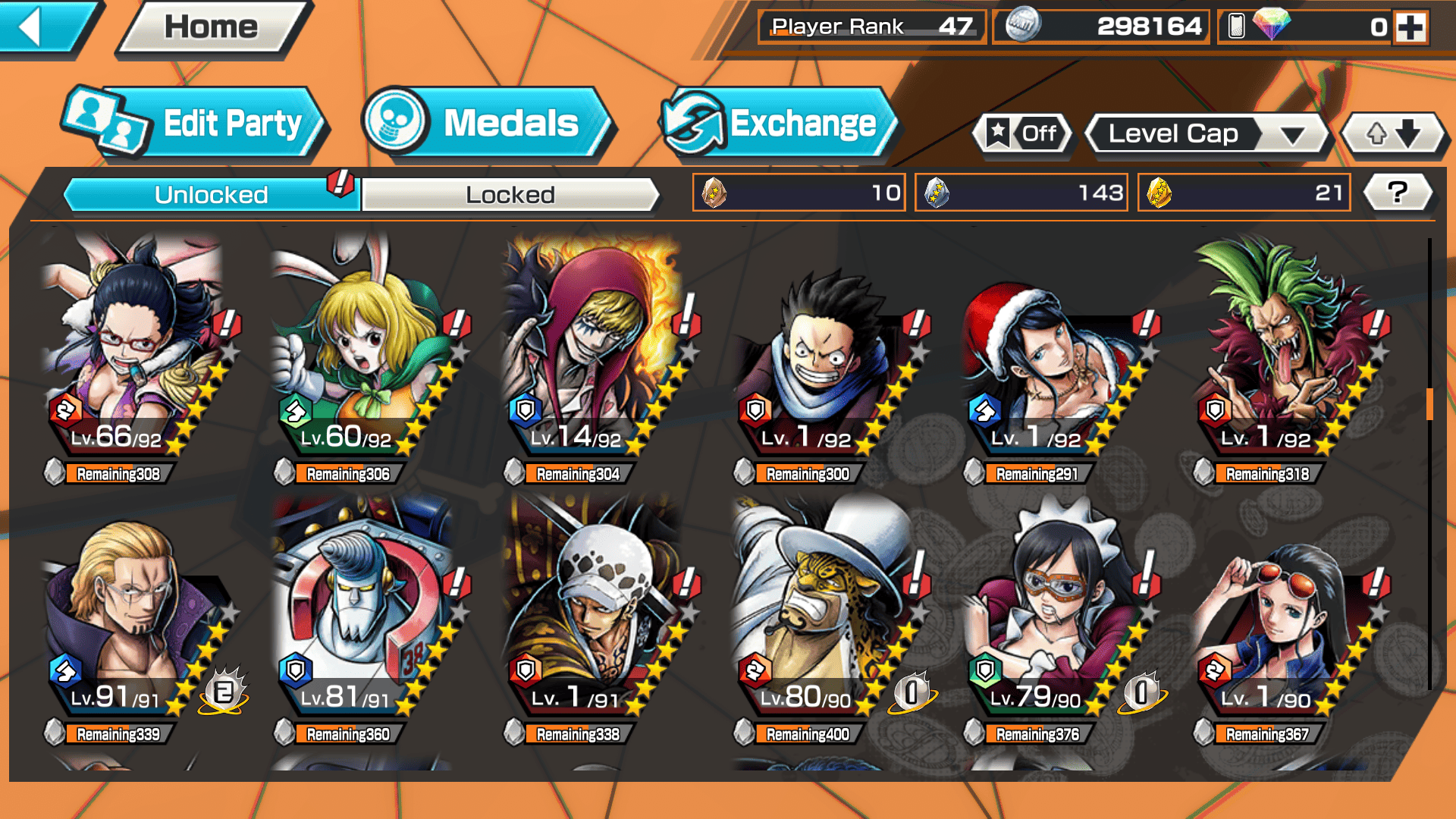Open the question mark help button
Image resolution: width=1456 pixels, height=819 pixels.
(x=1398, y=193)
